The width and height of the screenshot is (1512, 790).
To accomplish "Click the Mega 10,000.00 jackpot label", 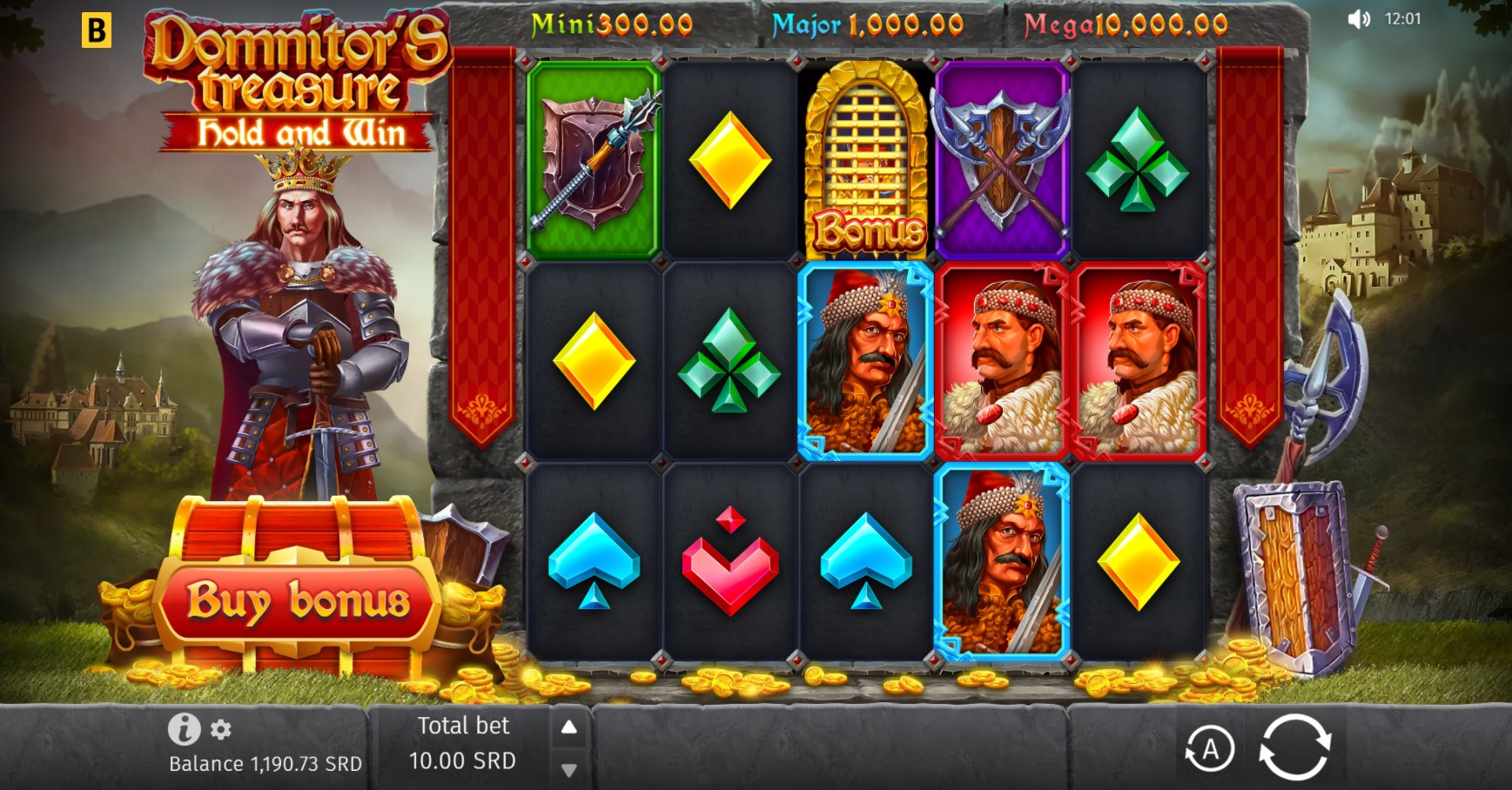I will [x=1123, y=26].
